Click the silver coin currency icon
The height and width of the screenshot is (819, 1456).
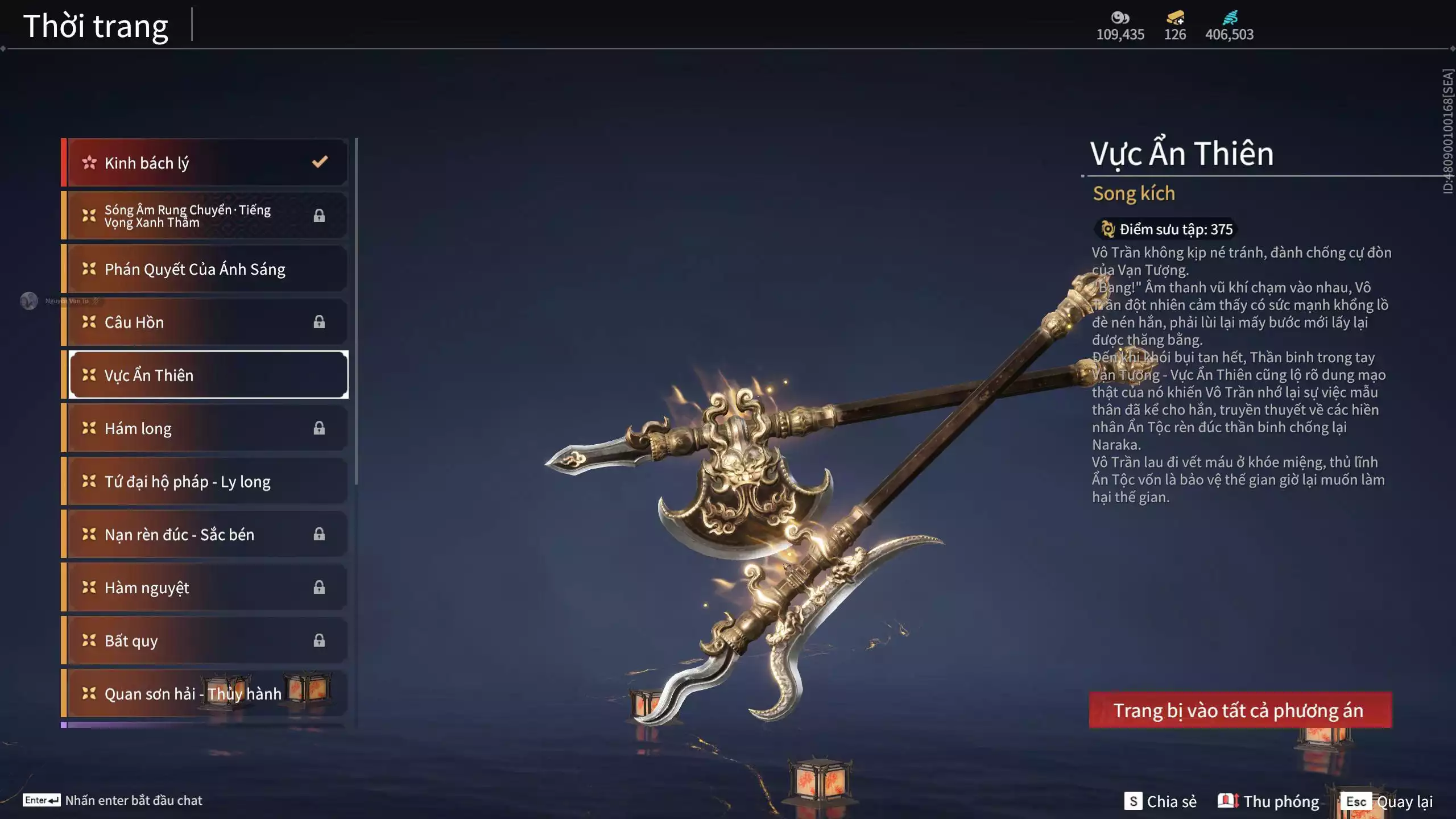coord(1120,17)
